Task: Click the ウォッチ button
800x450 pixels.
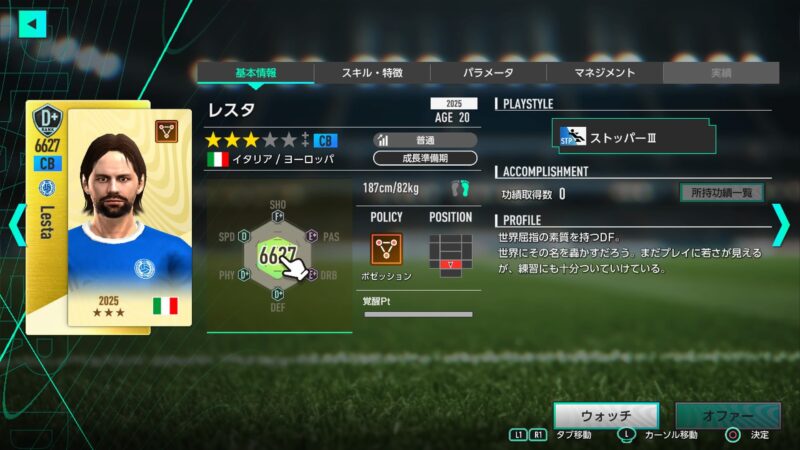Action: click(x=606, y=415)
